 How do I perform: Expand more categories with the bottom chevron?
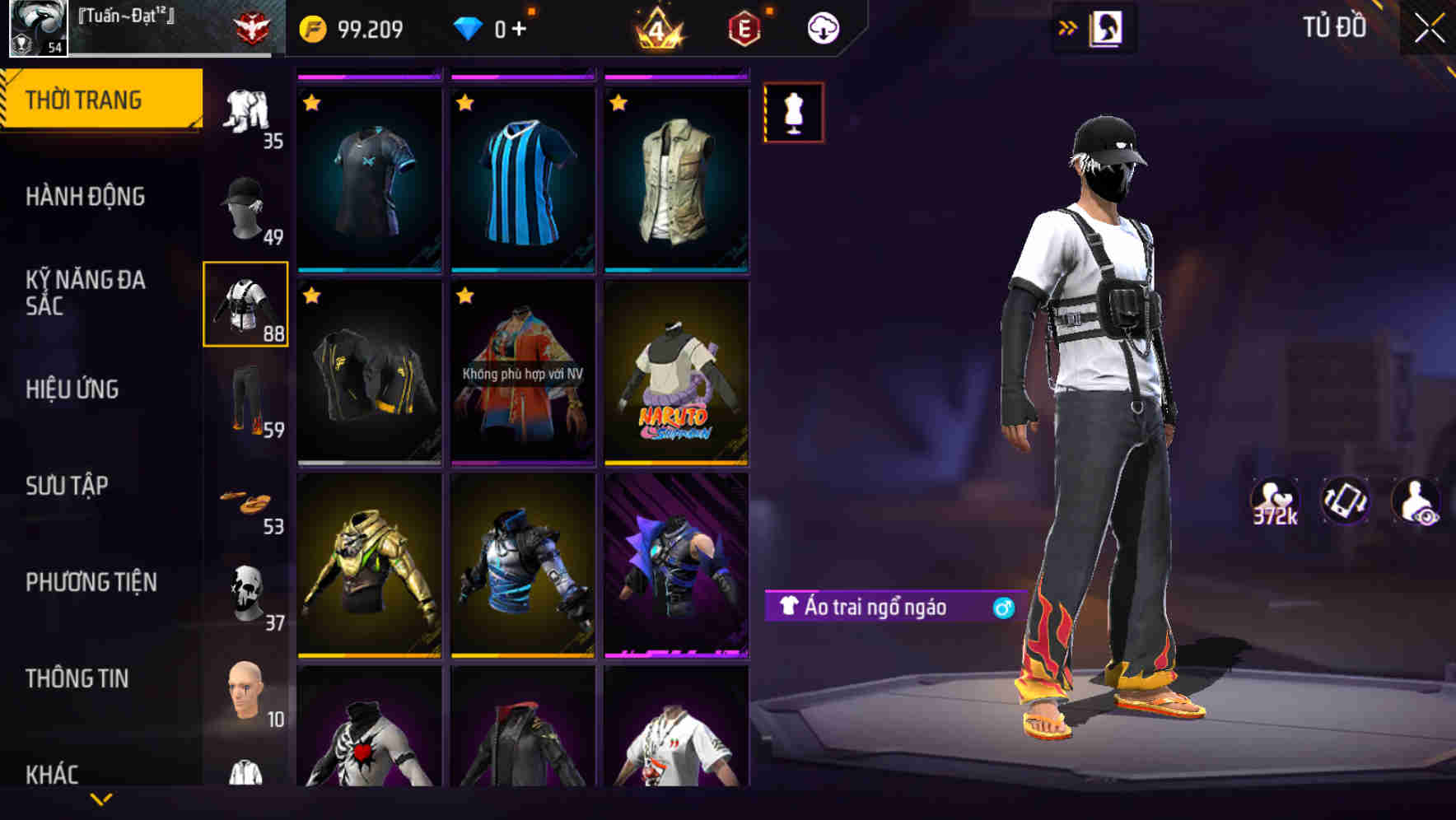point(101,797)
